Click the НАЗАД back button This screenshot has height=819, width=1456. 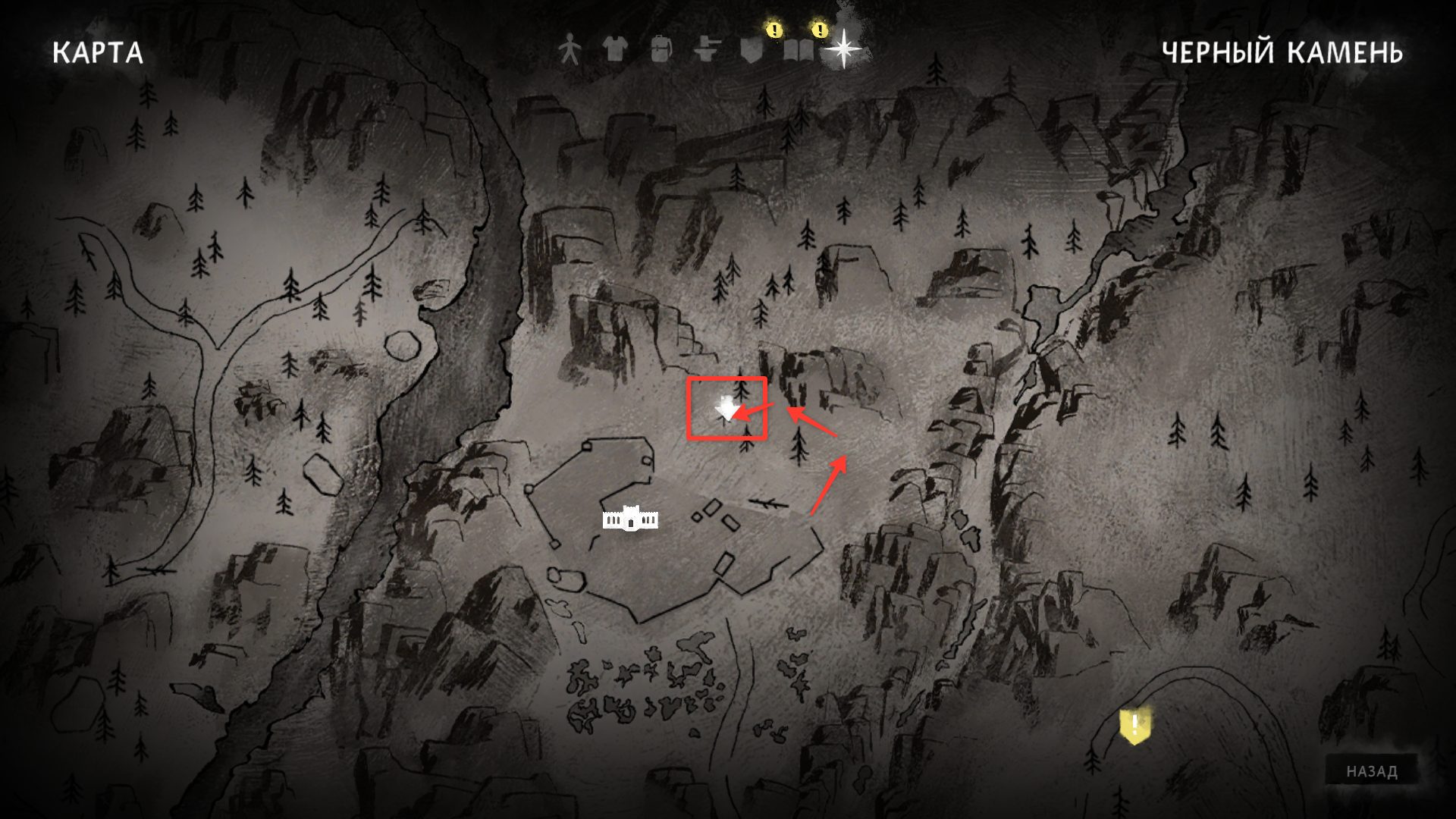(x=1372, y=771)
